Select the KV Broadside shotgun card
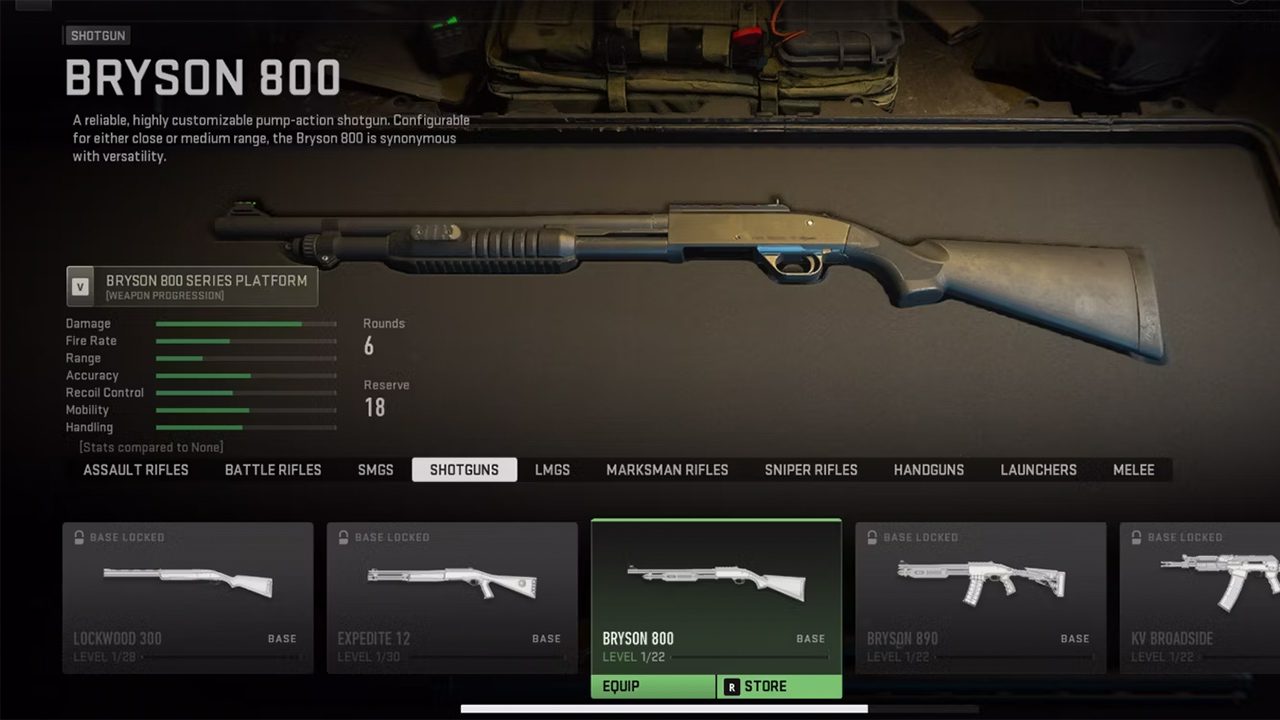 (1200, 597)
